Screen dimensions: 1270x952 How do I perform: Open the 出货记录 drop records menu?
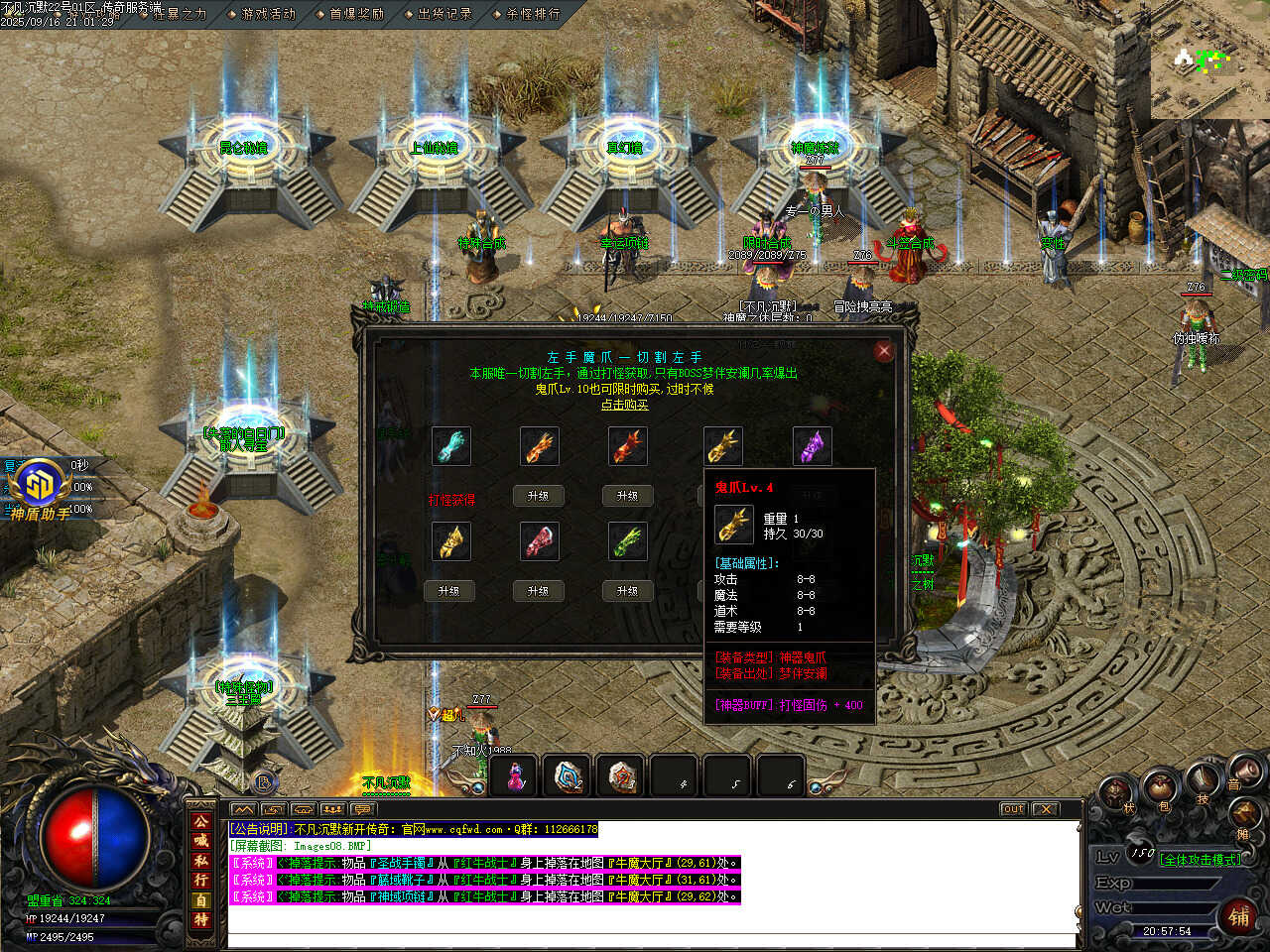[x=444, y=14]
